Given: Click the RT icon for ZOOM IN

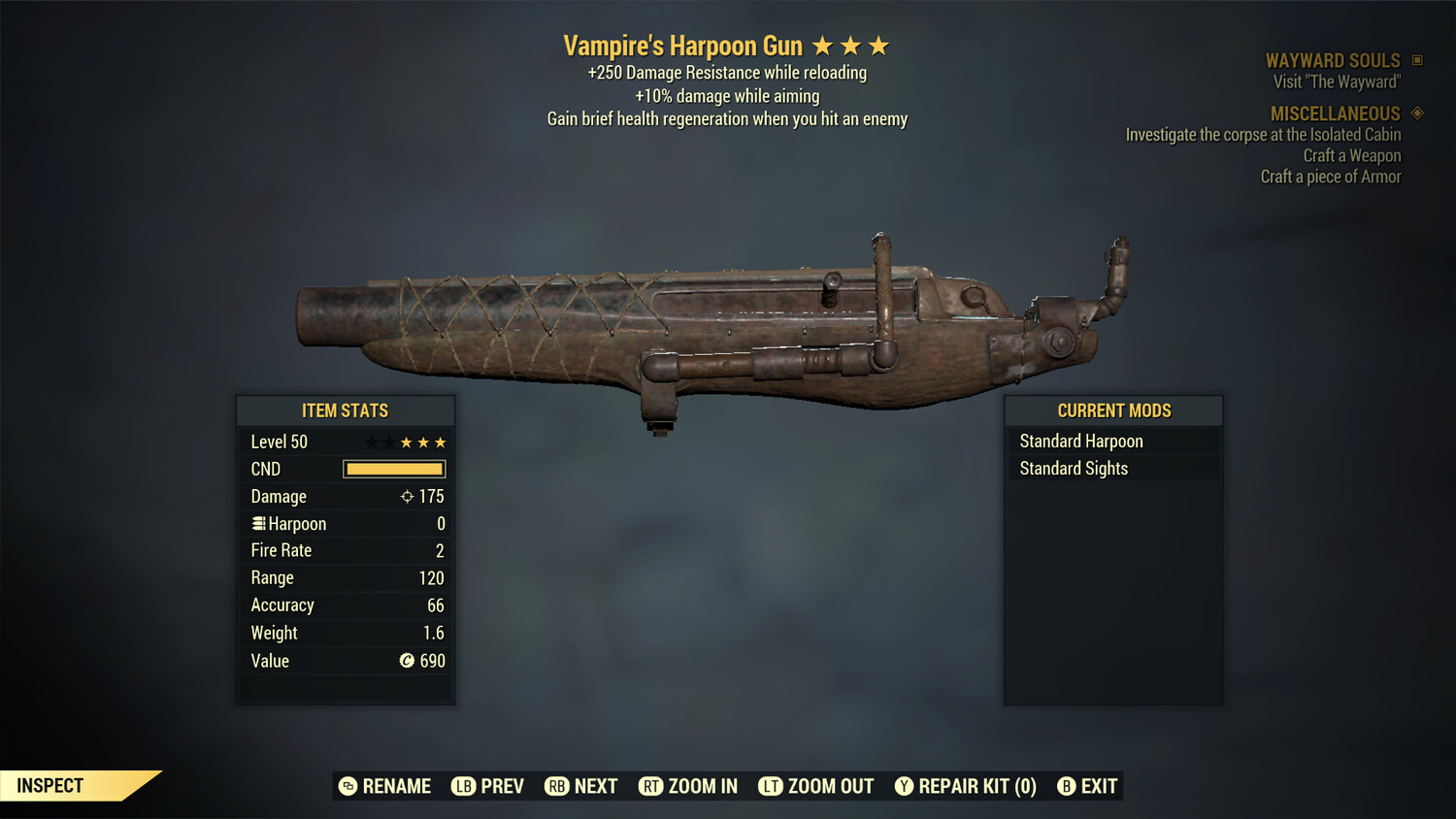Looking at the screenshot, I should coord(650,786).
